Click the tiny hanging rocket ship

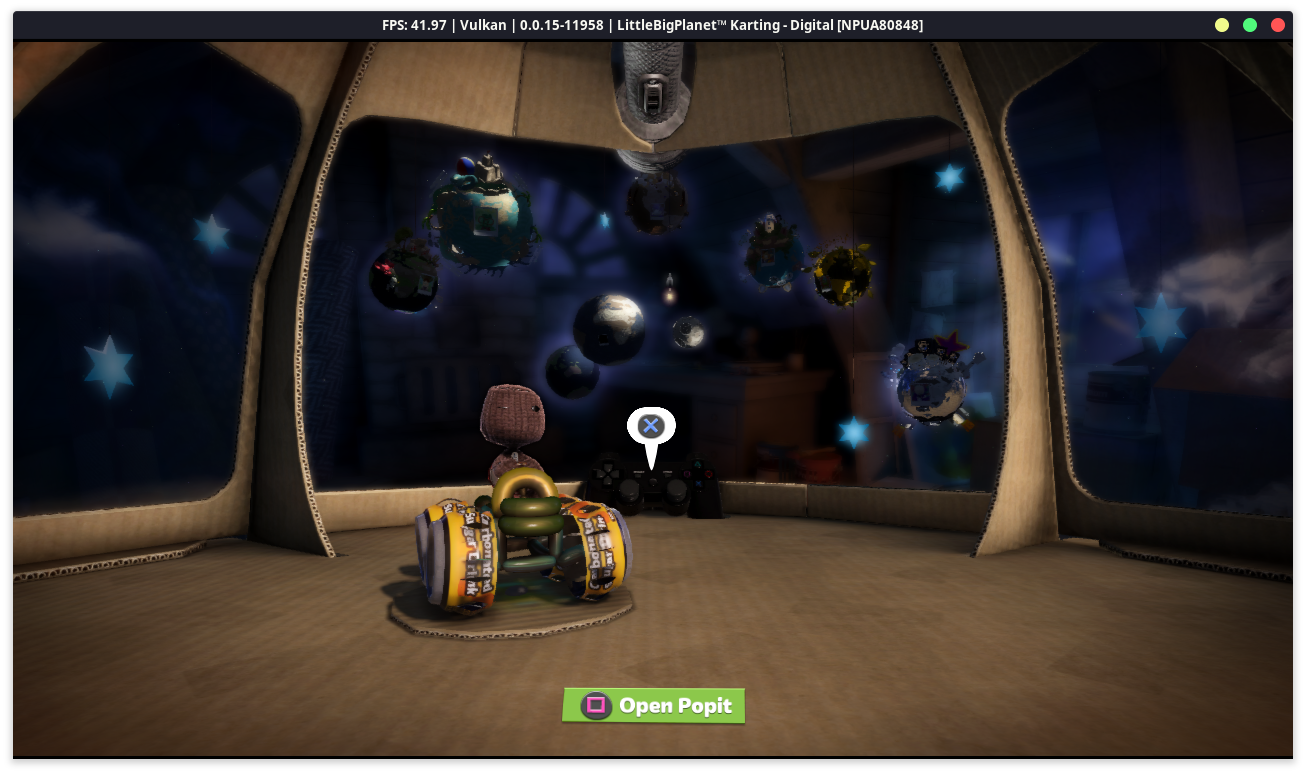669,287
